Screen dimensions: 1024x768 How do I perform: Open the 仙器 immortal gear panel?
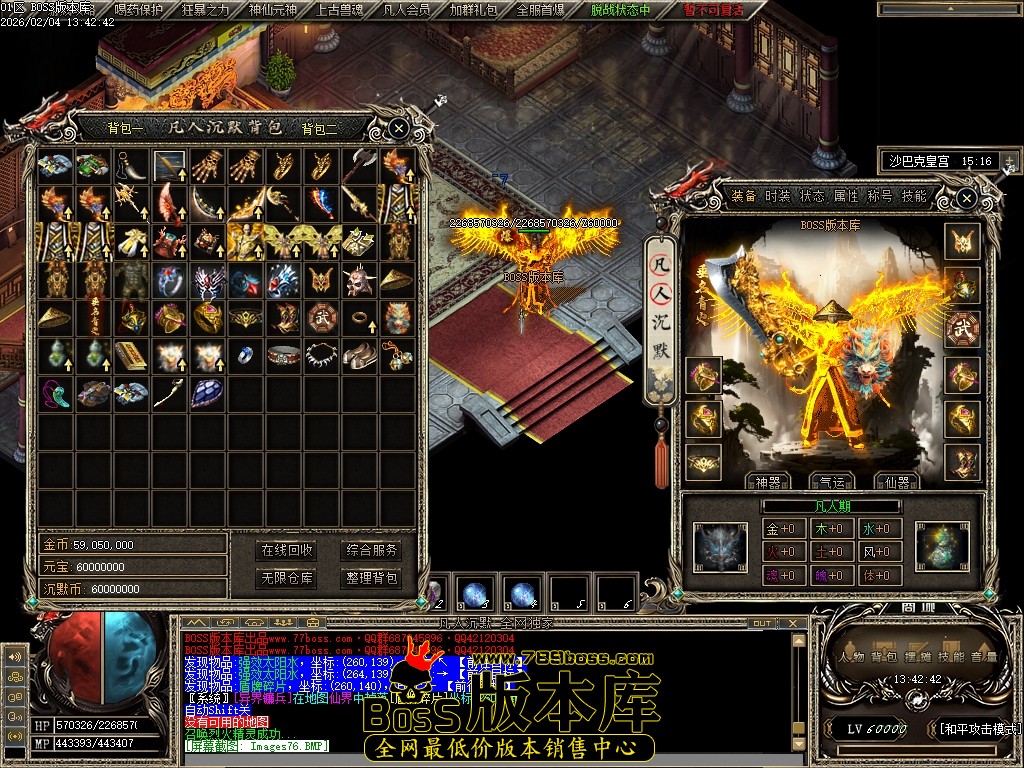tap(895, 482)
